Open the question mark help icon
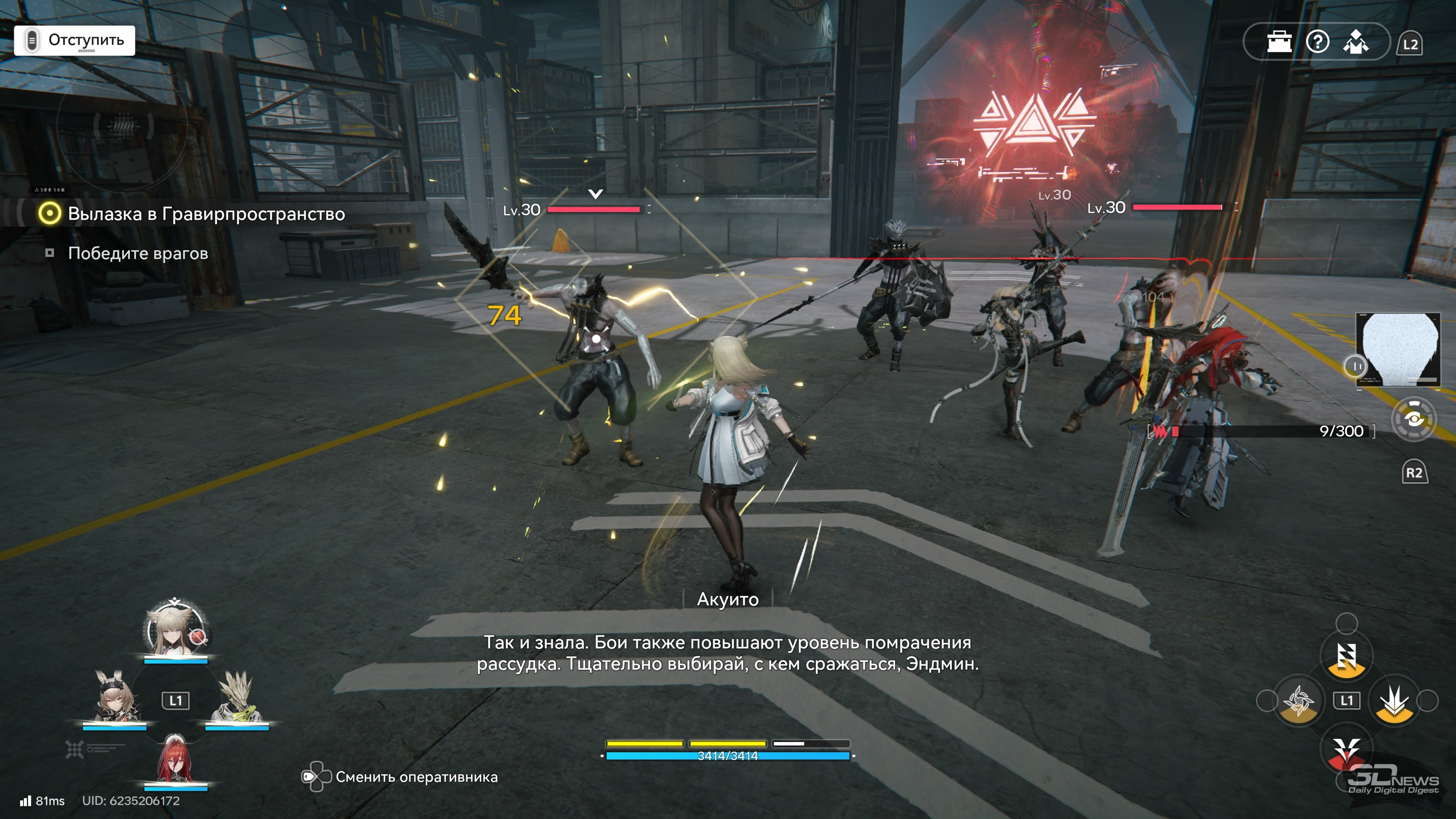The width and height of the screenshot is (1456, 819). click(1318, 42)
